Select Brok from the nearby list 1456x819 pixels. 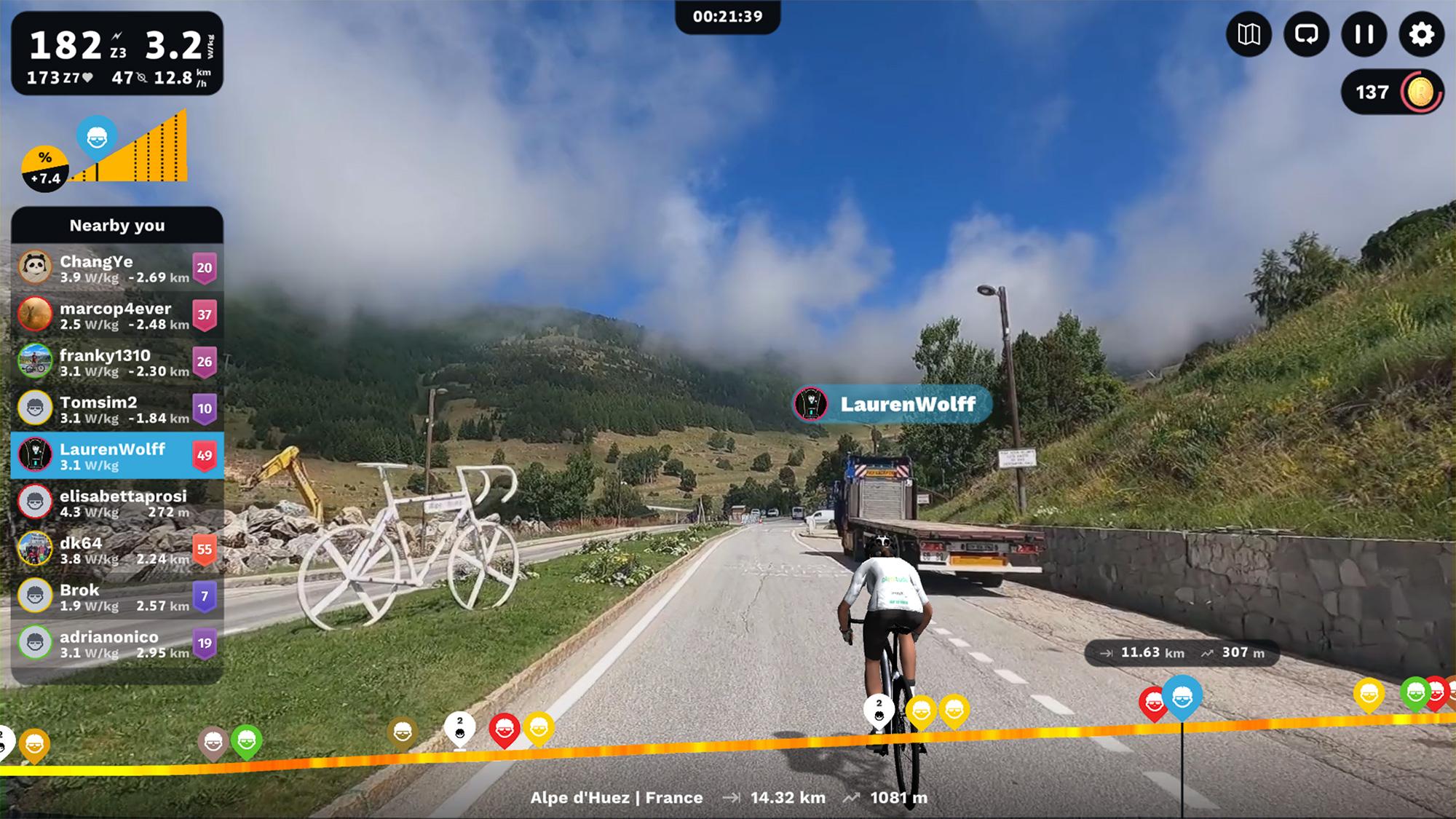(116, 596)
